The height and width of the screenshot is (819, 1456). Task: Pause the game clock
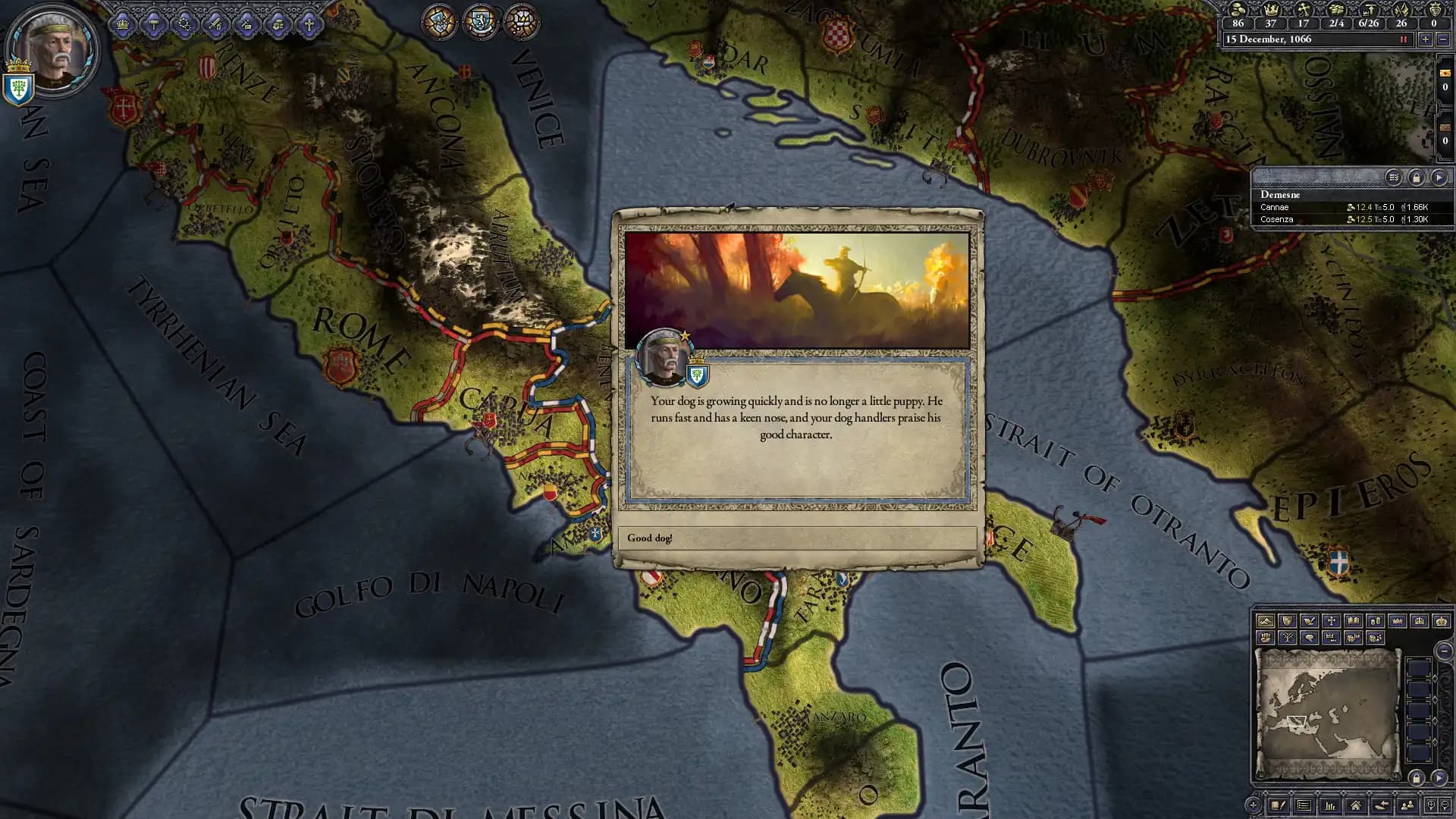click(1404, 39)
